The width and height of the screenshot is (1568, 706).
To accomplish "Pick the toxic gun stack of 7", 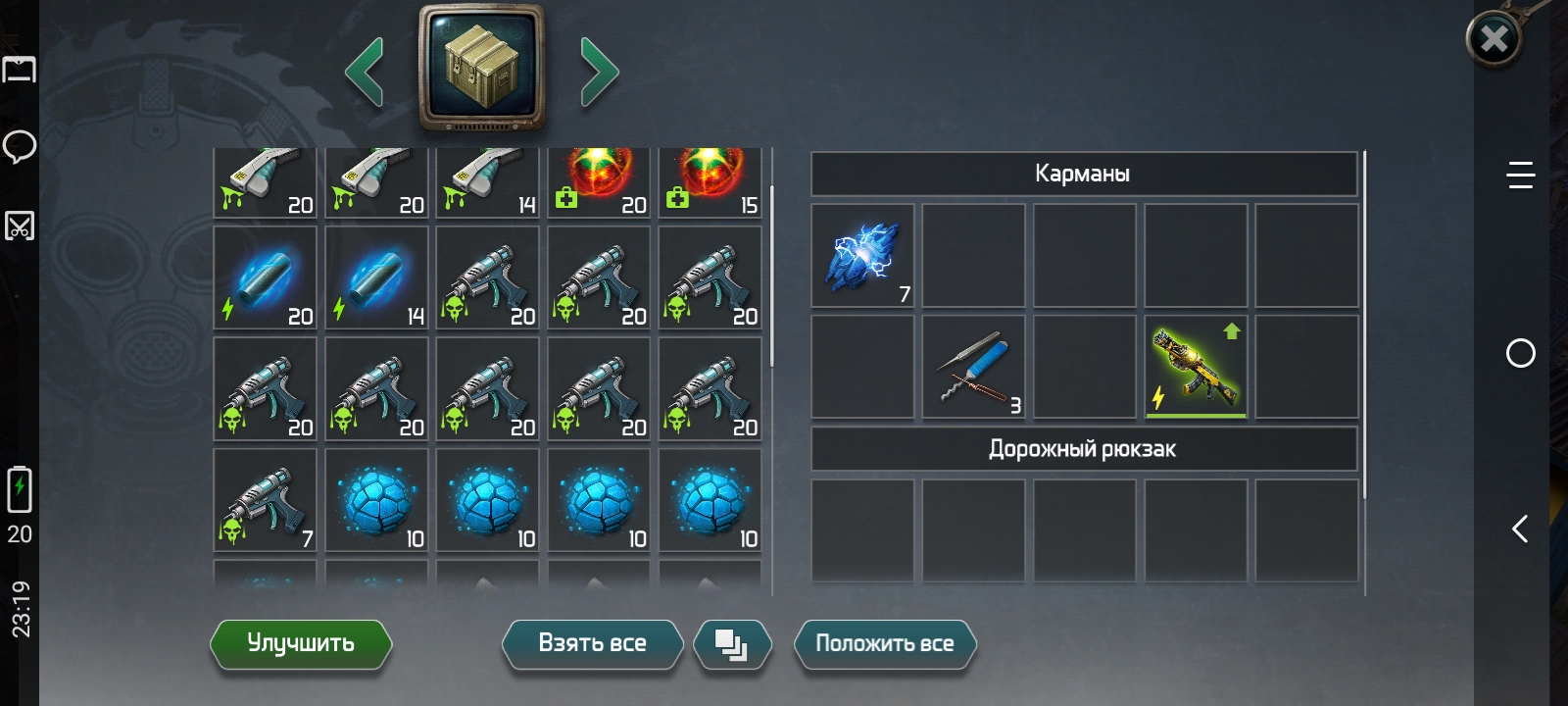I will point(265,500).
